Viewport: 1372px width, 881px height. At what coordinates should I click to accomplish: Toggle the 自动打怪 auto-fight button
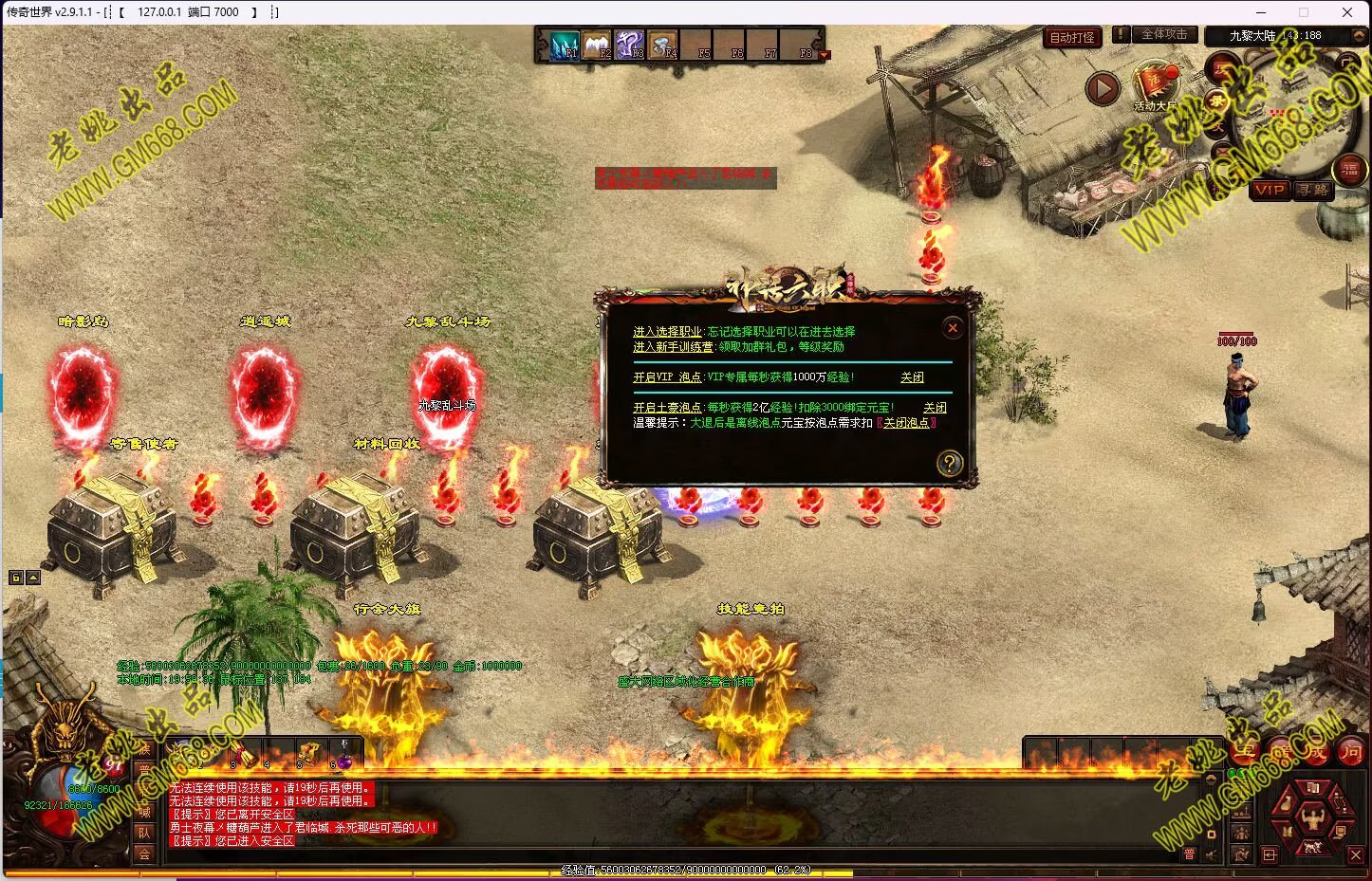pyautogui.click(x=1072, y=38)
